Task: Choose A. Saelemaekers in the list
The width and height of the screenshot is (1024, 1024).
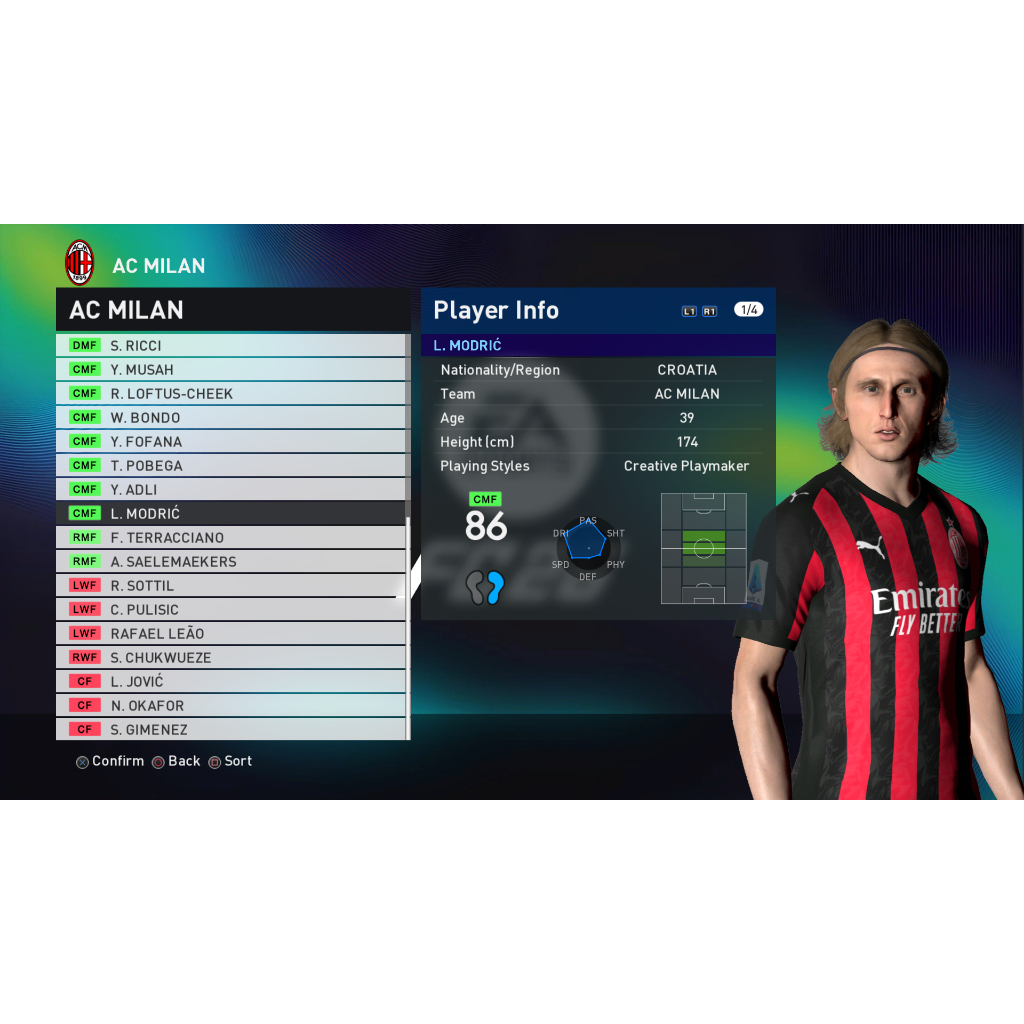Action: (x=230, y=561)
